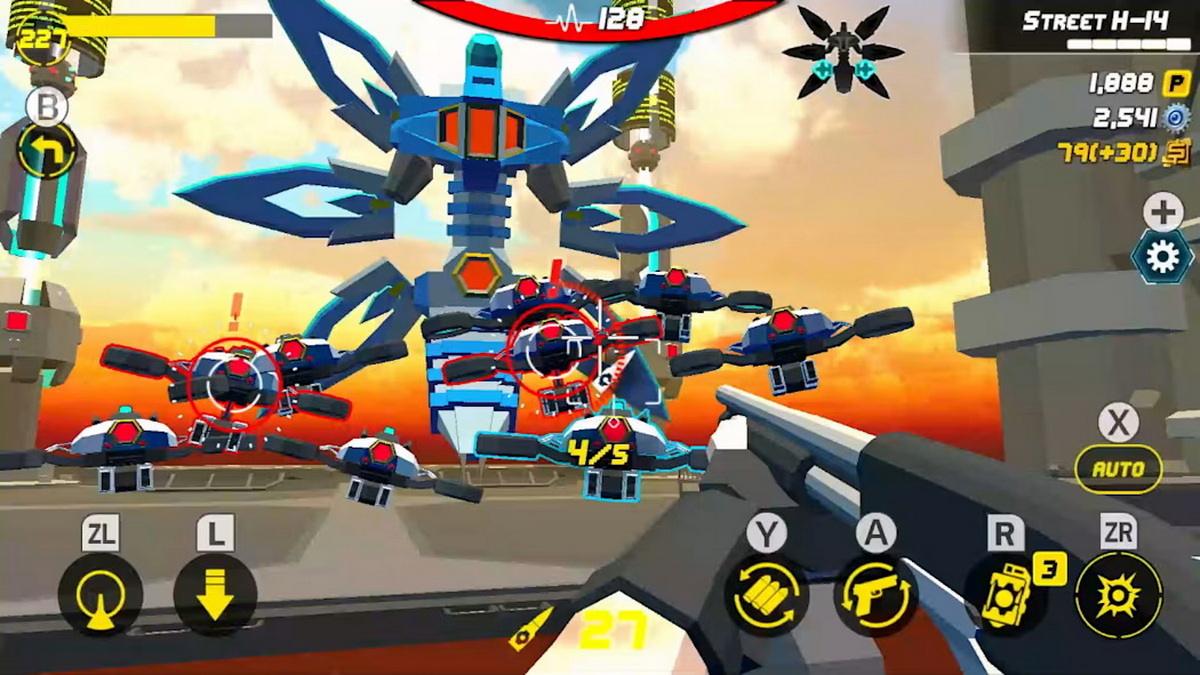Fire weapon with the burst shot icon
This screenshot has width=1200, height=675.
1118,594
